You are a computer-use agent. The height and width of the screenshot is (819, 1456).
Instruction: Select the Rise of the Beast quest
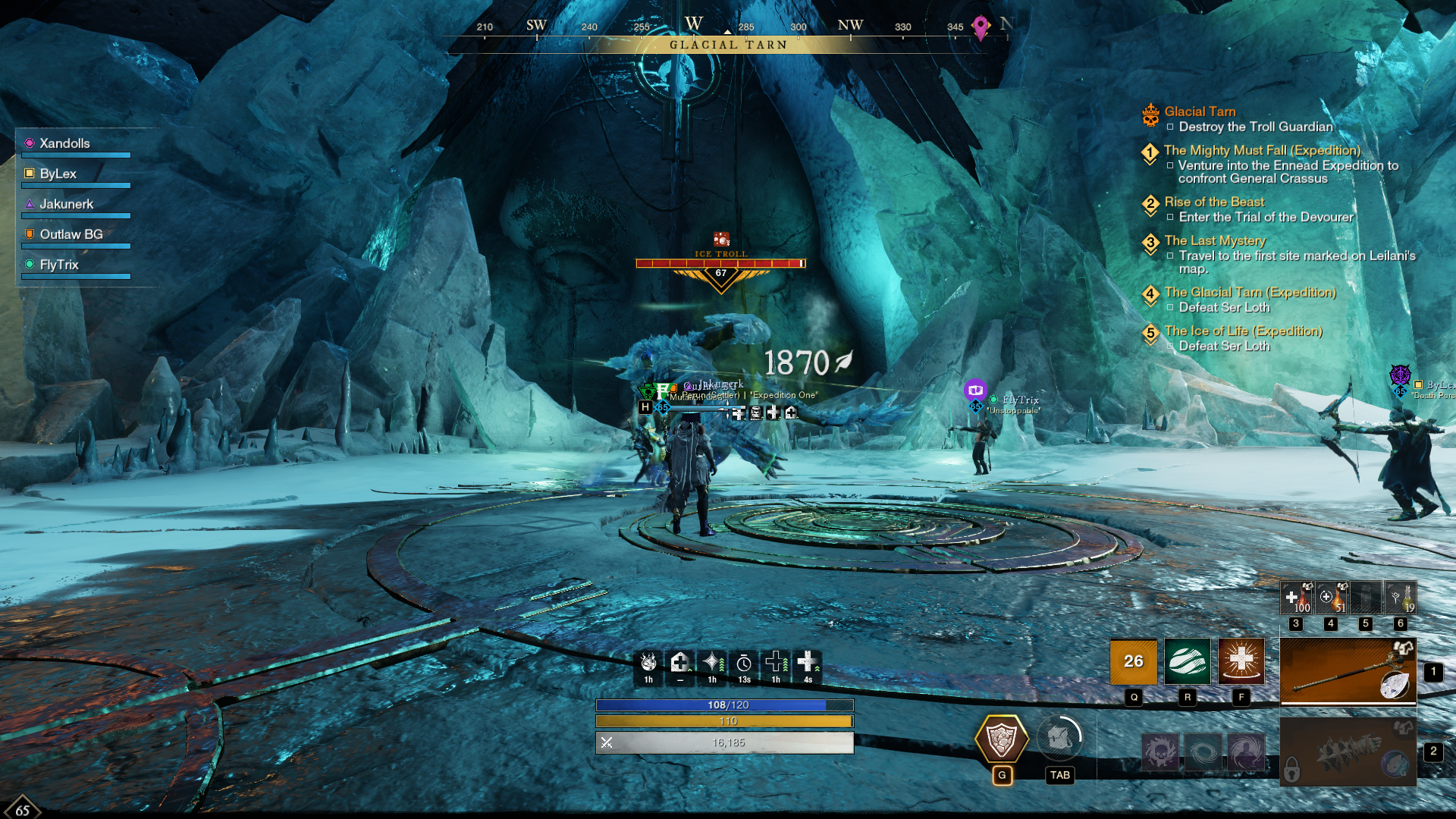click(x=1214, y=202)
